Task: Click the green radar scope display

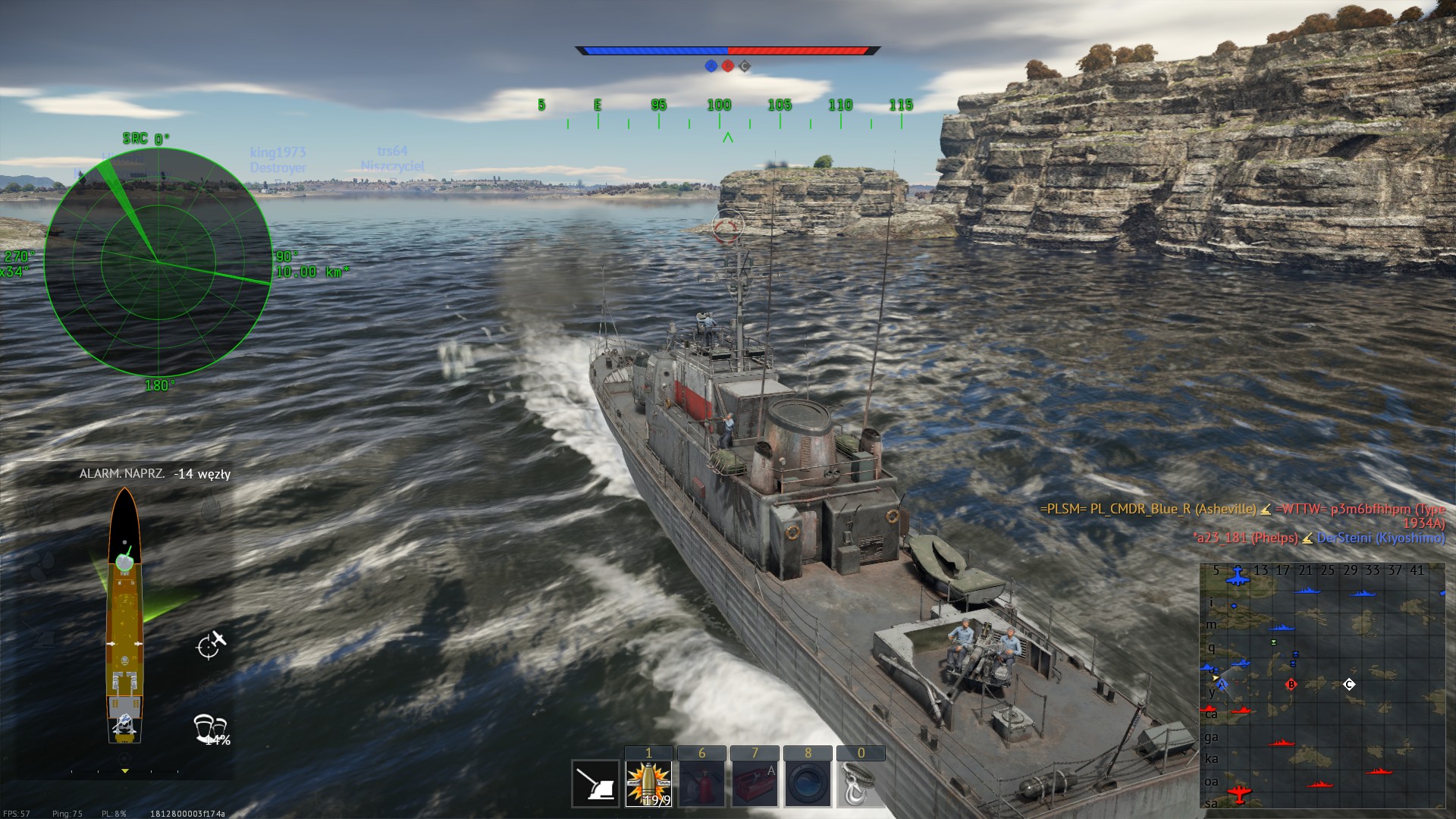Action: pos(158,262)
